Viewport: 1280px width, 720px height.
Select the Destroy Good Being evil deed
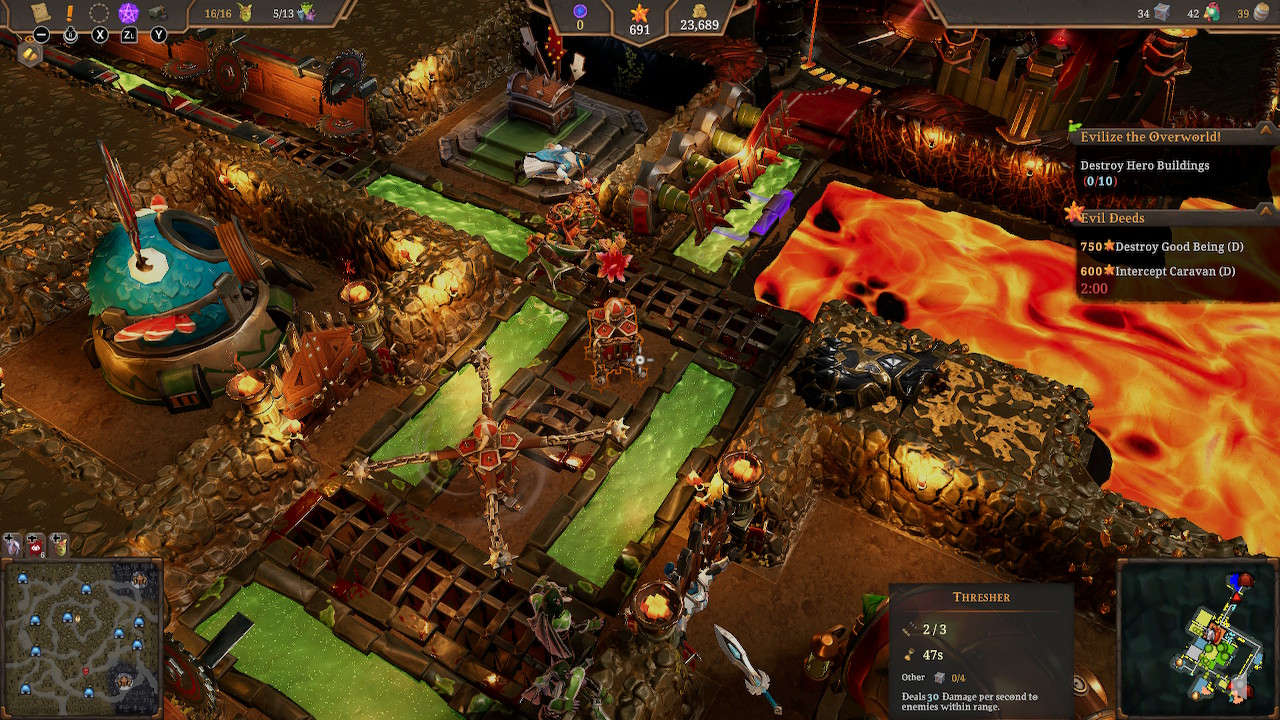1160,247
